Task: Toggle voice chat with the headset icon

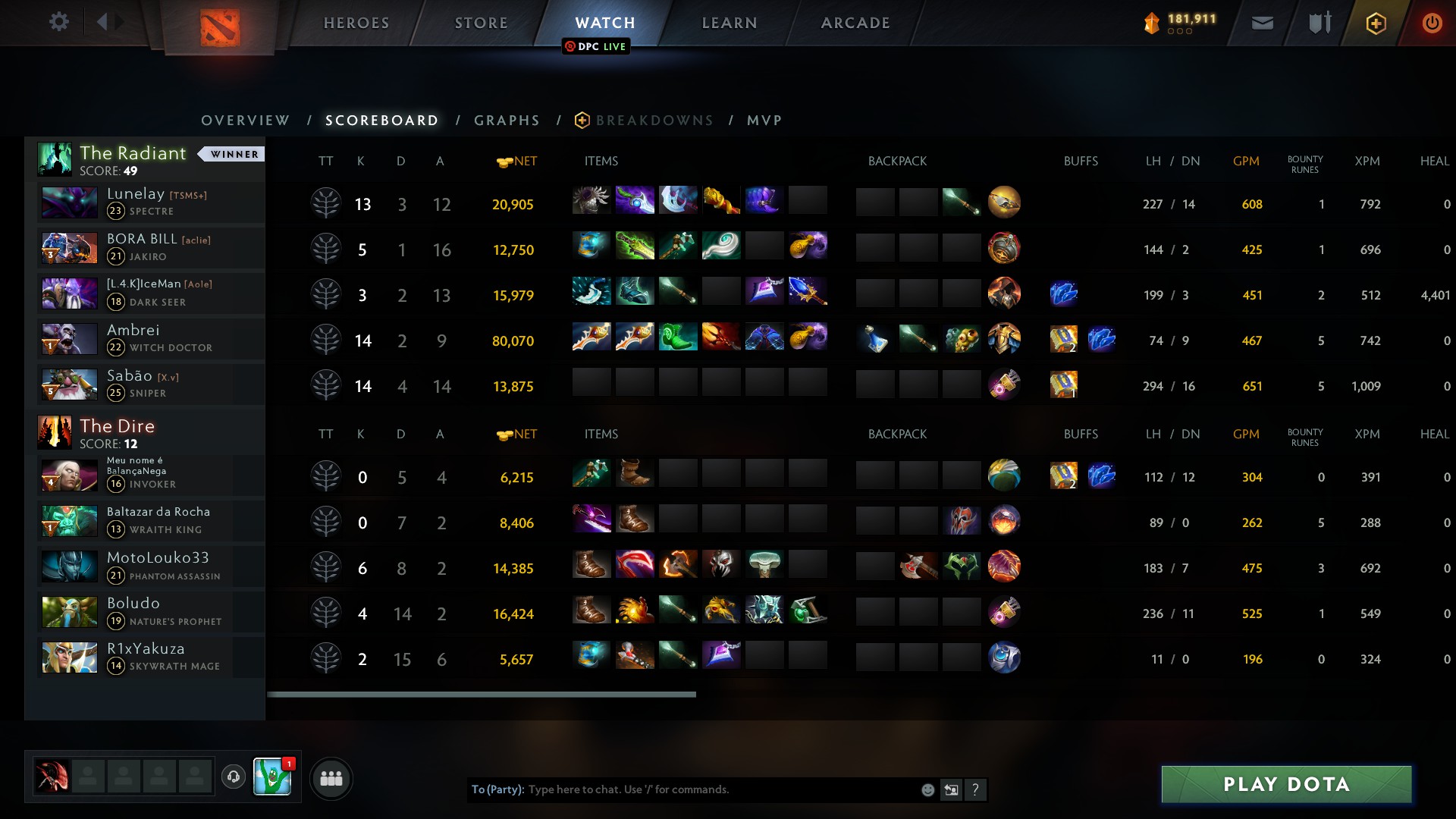Action: [233, 777]
